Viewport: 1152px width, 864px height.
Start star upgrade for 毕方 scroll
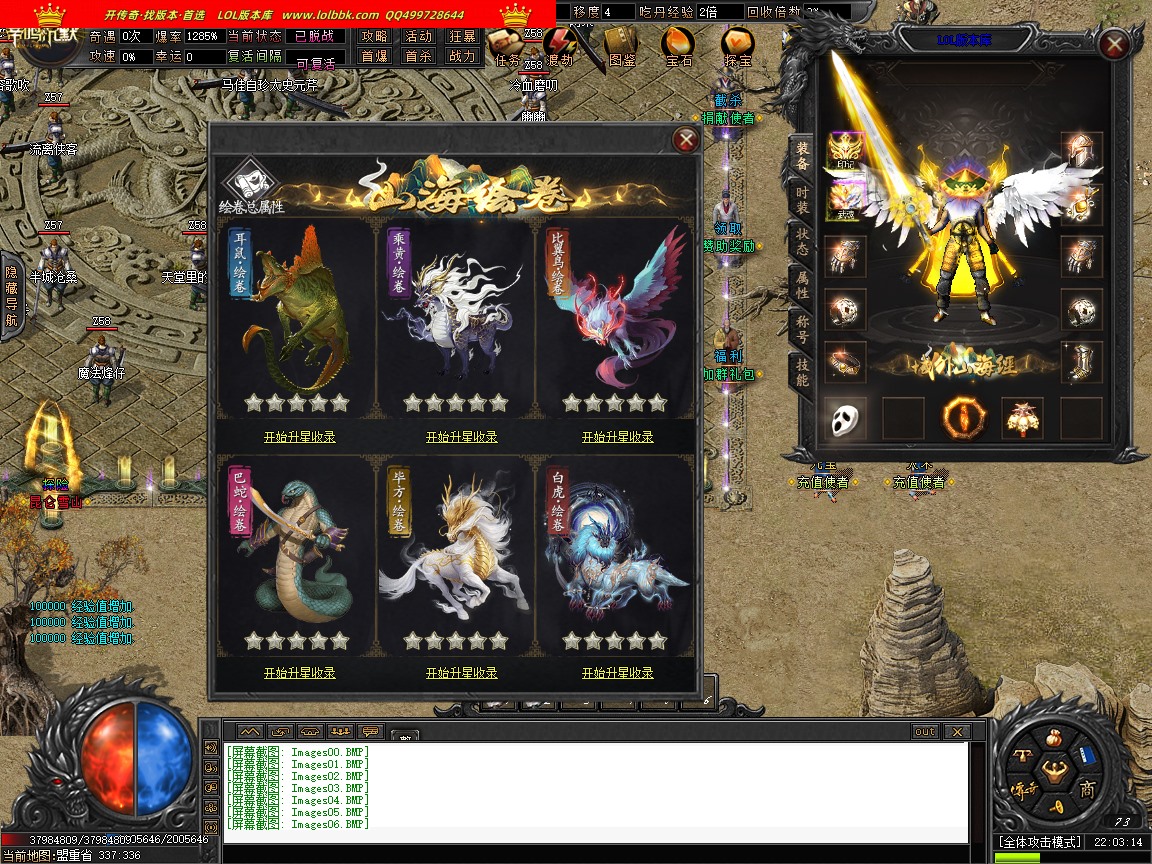click(461, 673)
